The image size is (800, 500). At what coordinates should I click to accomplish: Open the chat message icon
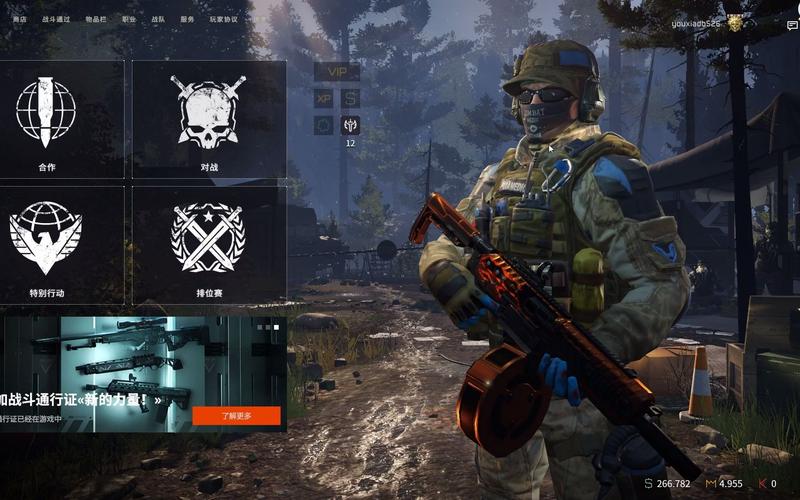(793, 26)
